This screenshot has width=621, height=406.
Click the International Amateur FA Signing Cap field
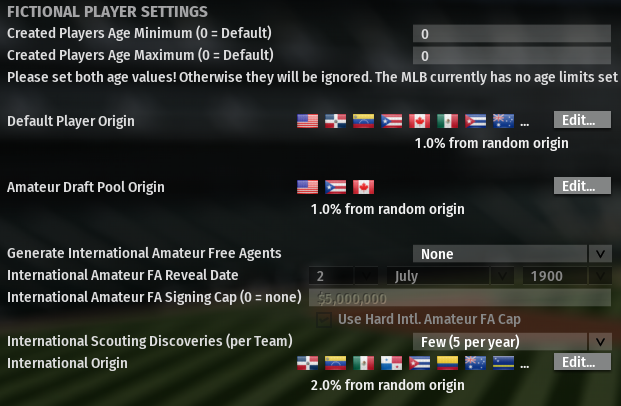tap(460, 297)
